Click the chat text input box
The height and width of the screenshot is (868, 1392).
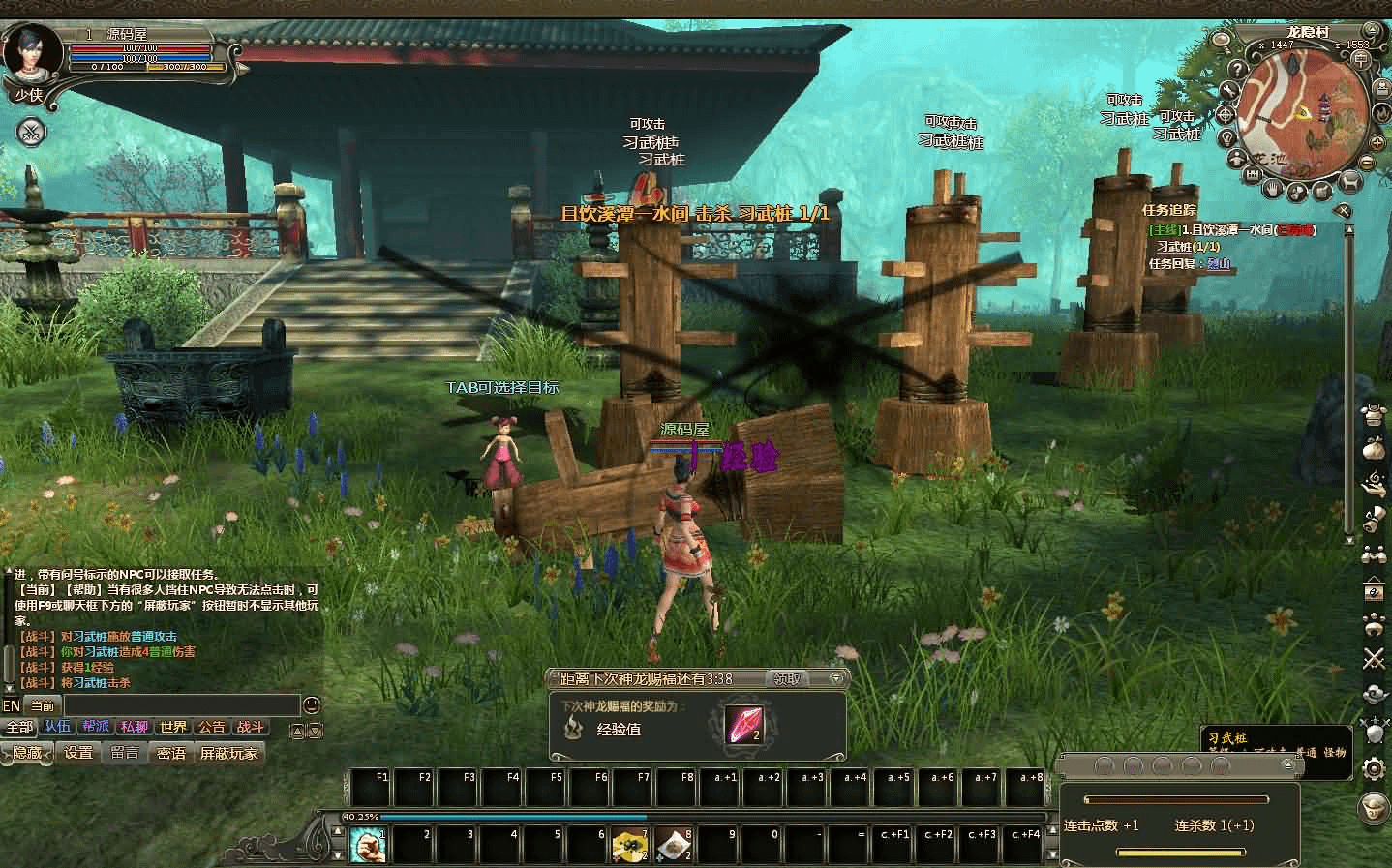(x=182, y=705)
